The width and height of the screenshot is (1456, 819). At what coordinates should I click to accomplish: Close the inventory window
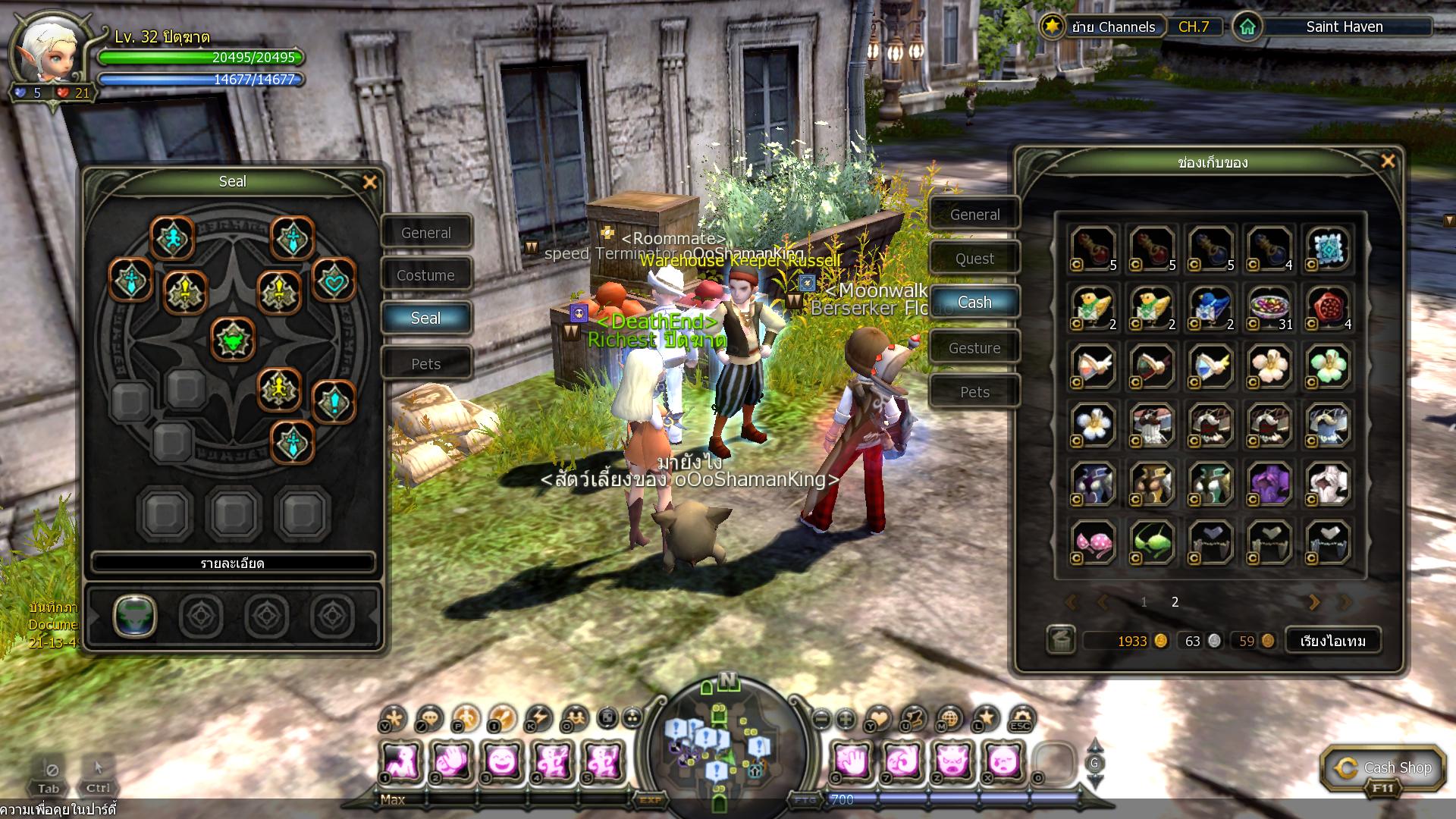tap(1388, 161)
